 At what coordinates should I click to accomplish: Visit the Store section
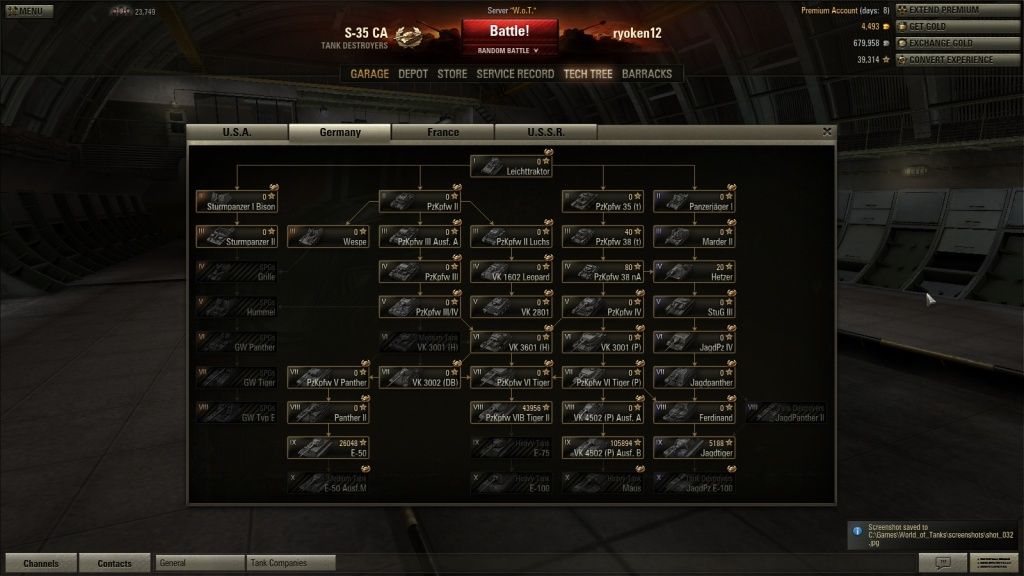452,74
